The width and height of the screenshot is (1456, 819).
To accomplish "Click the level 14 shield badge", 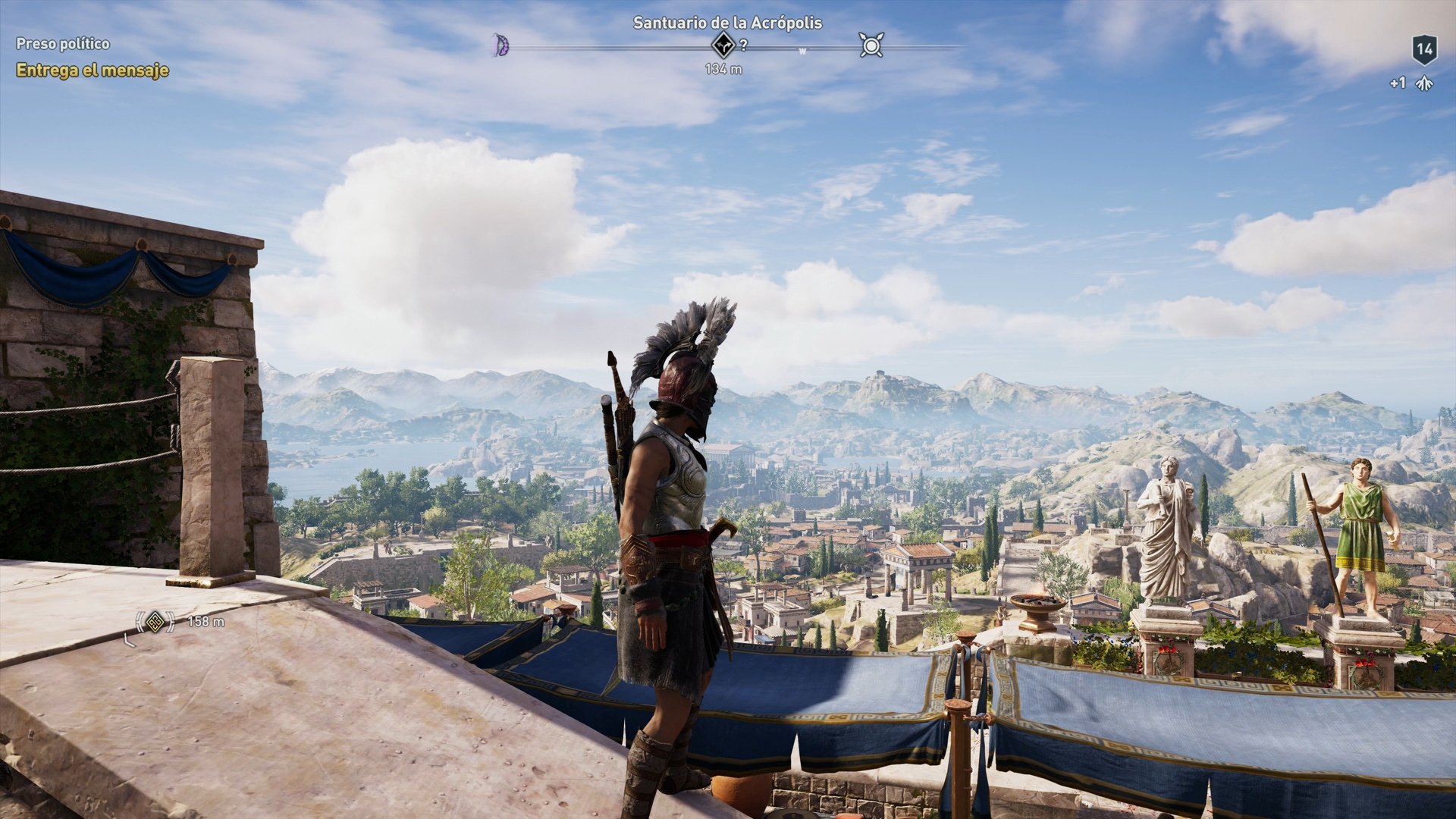I will (1426, 48).
